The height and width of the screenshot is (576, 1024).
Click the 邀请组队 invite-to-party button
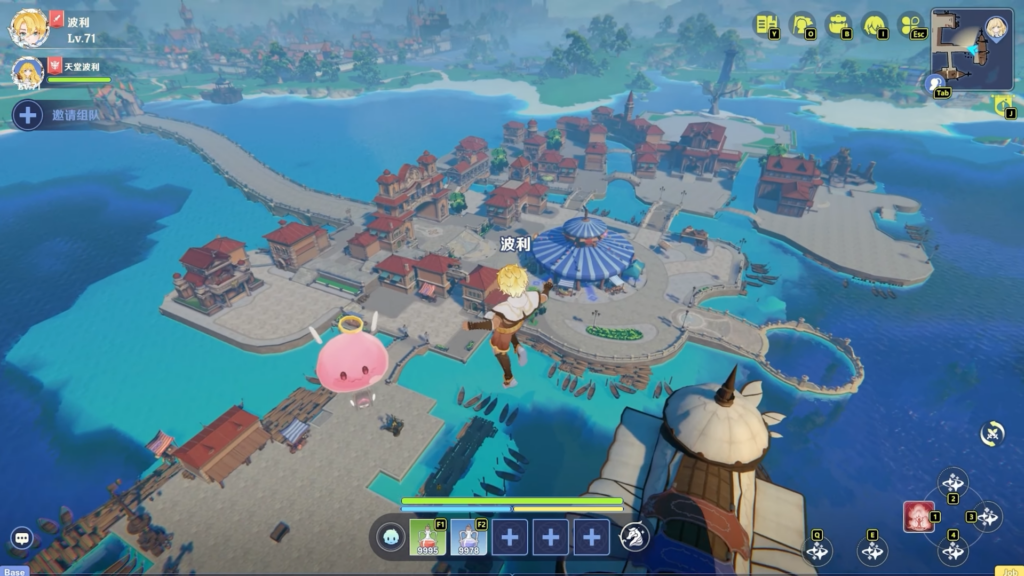click(x=58, y=115)
